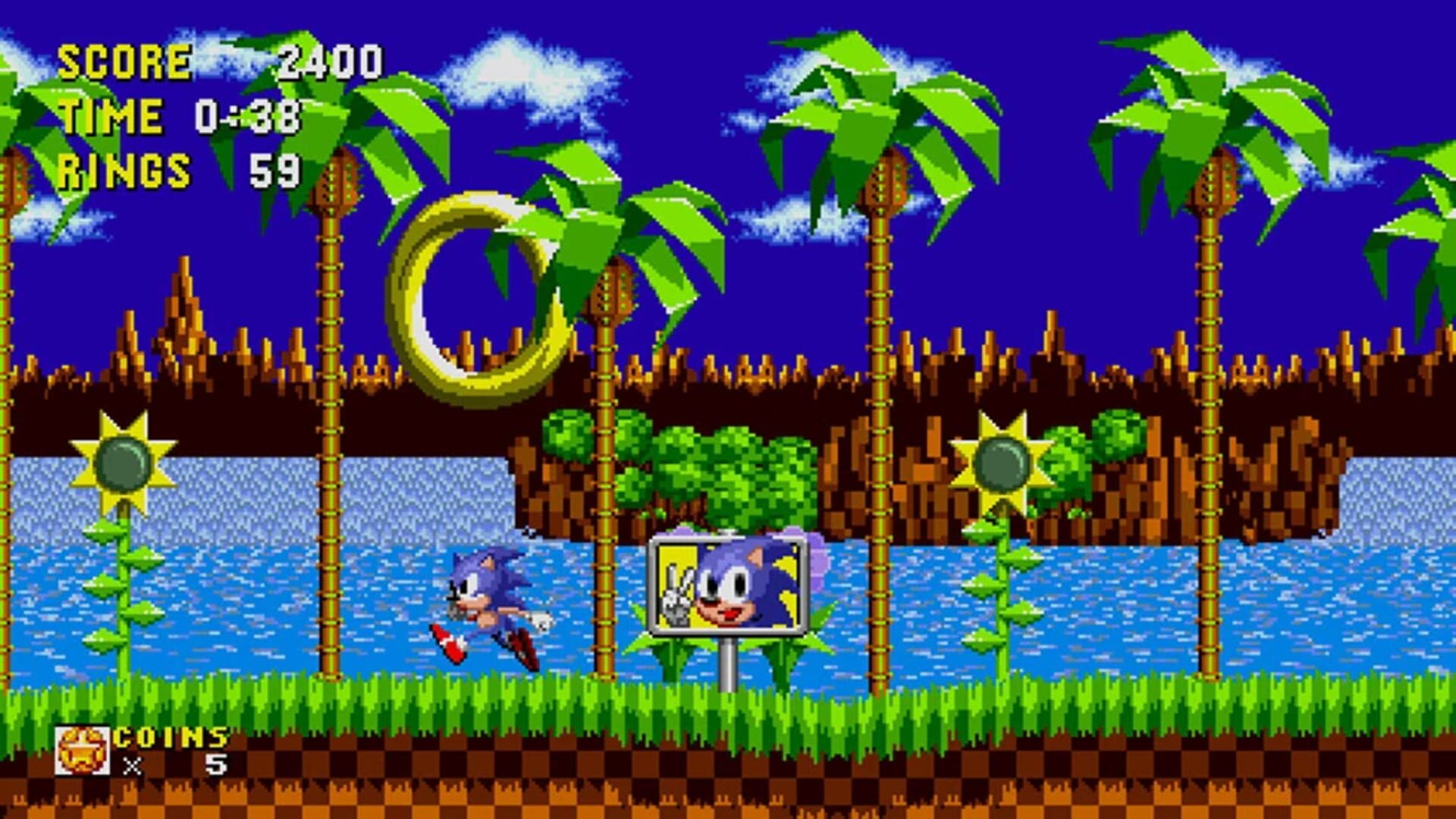This screenshot has width=1456, height=819.
Task: Click the left sunflower decoration
Action: pyautogui.click(x=121, y=463)
